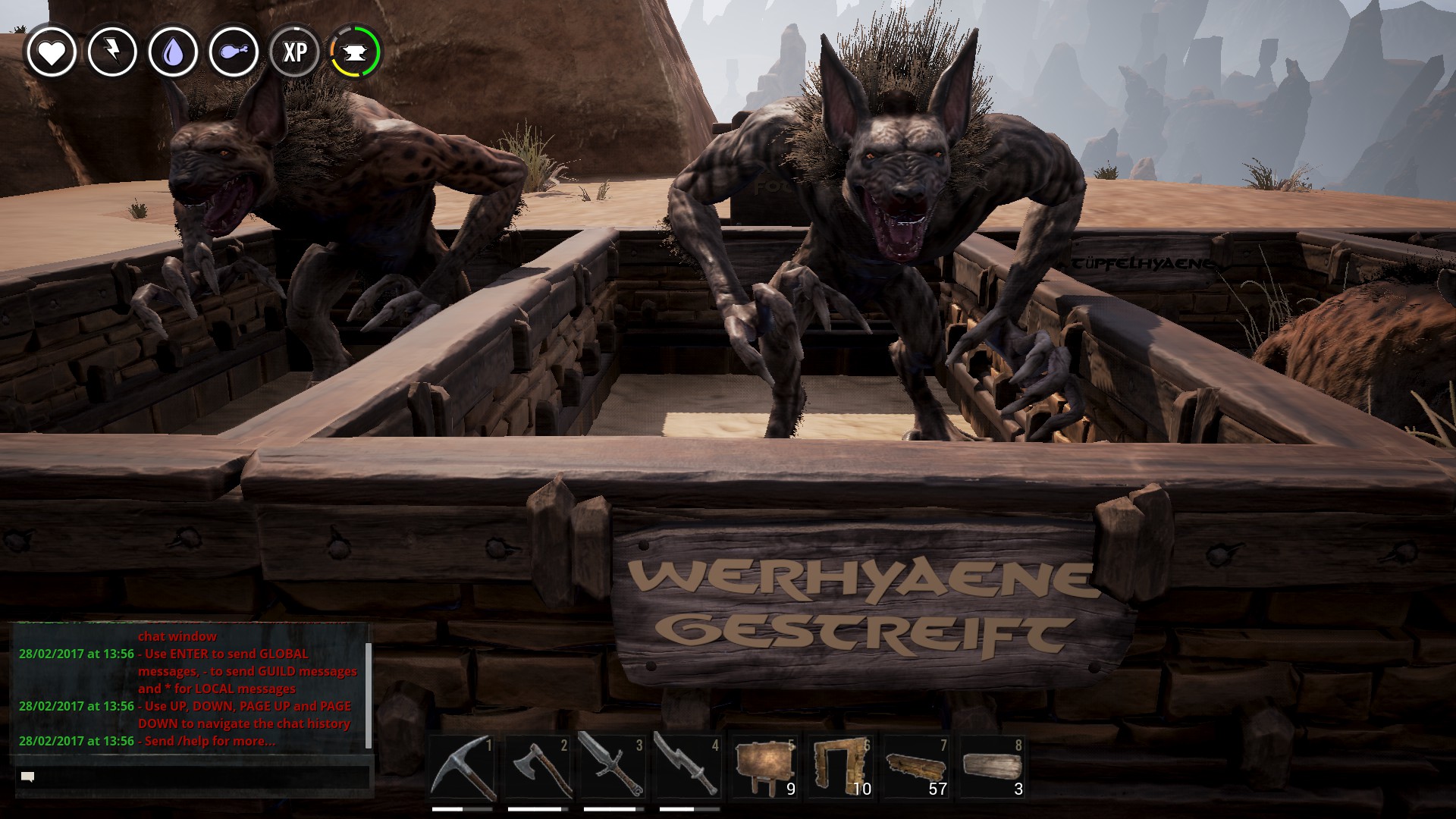The width and height of the screenshot is (1456, 819).
Task: Click the lightning bolt stamina icon
Action: click(112, 52)
